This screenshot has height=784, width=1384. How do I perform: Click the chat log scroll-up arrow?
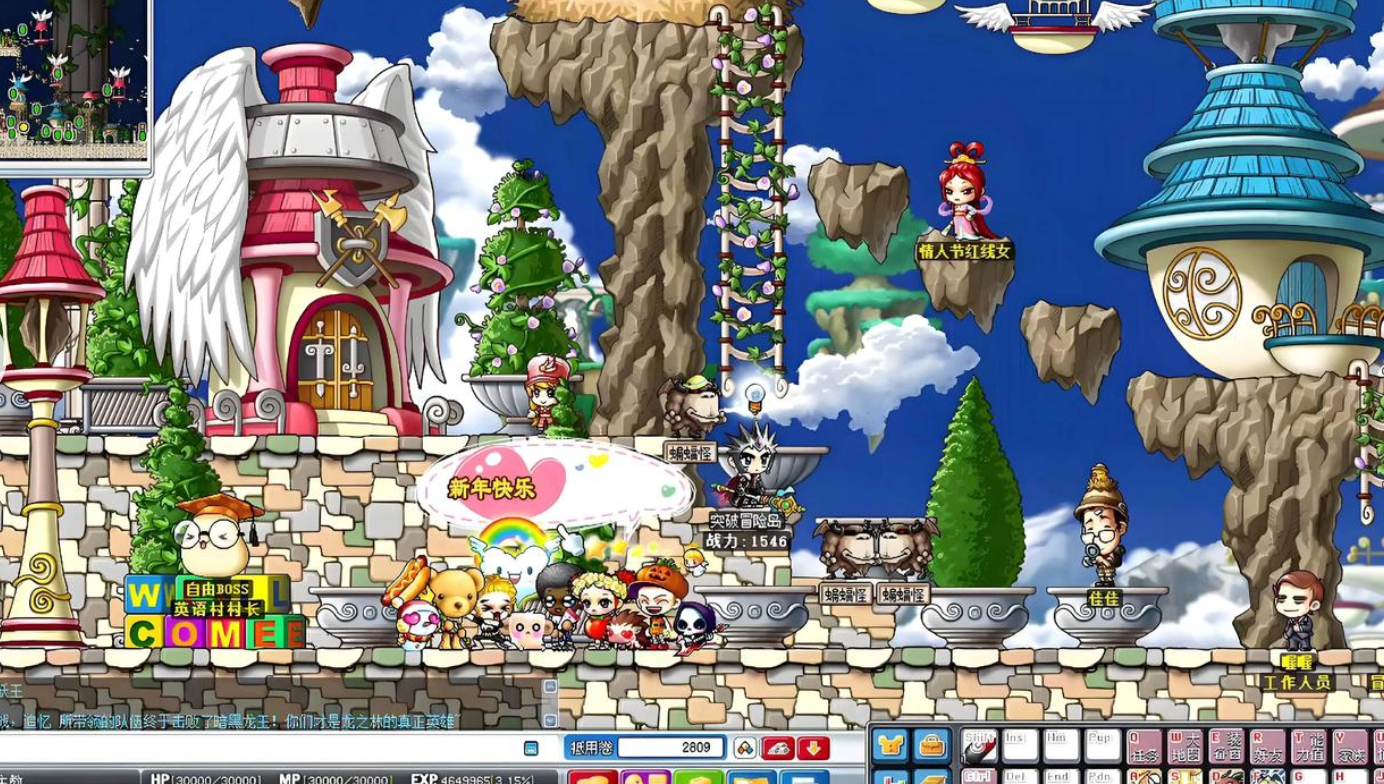[x=550, y=687]
